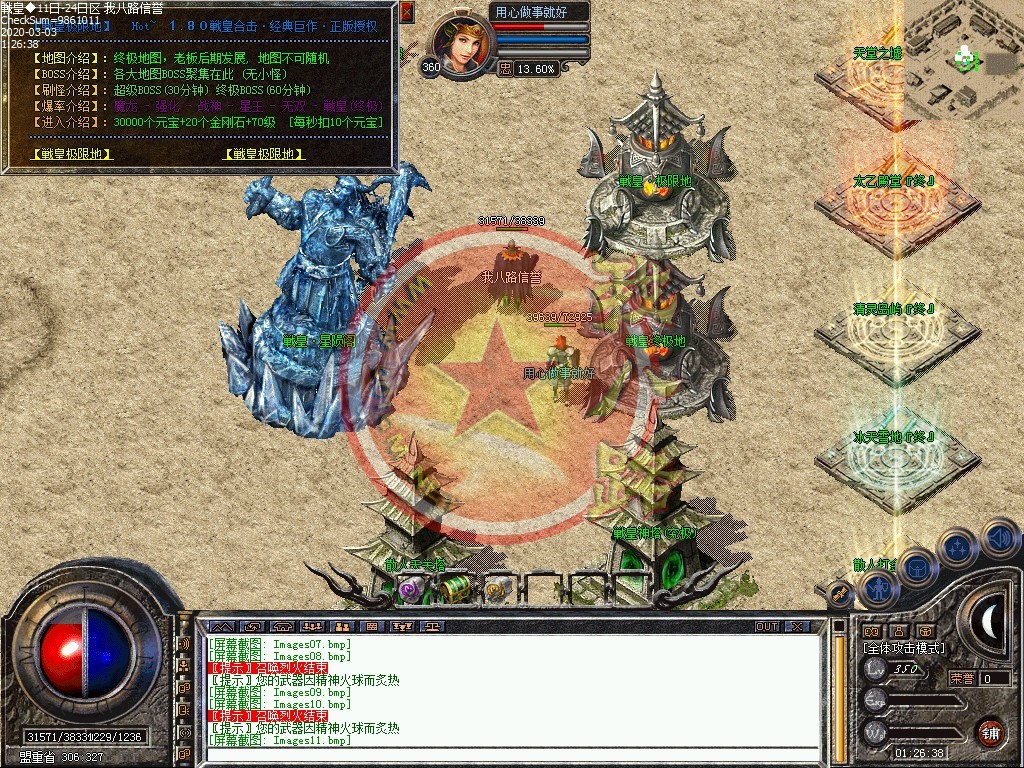
Task: Use the green treasure chest belt item
Action: (x=454, y=589)
